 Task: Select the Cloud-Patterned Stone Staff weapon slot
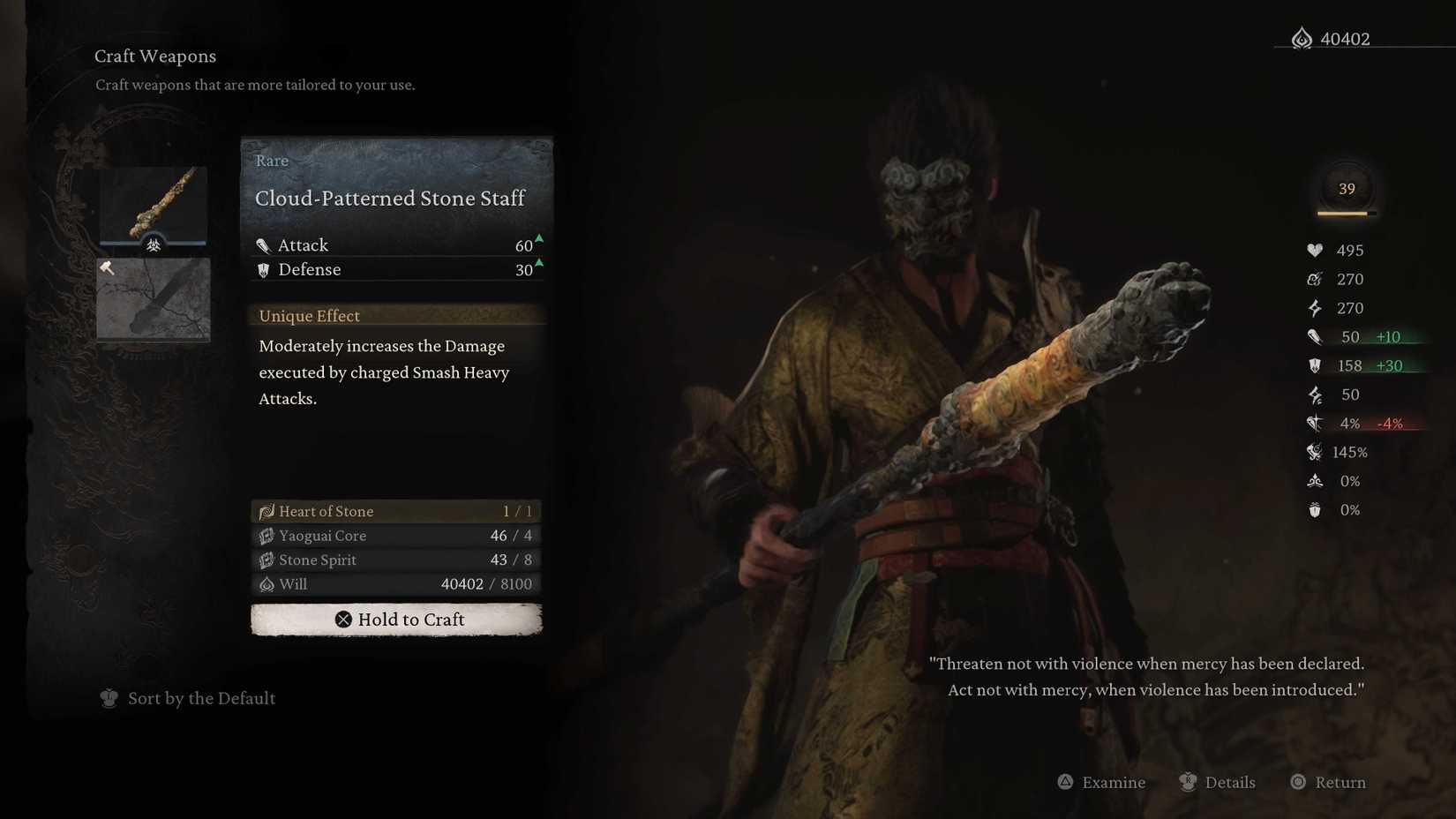click(x=154, y=207)
